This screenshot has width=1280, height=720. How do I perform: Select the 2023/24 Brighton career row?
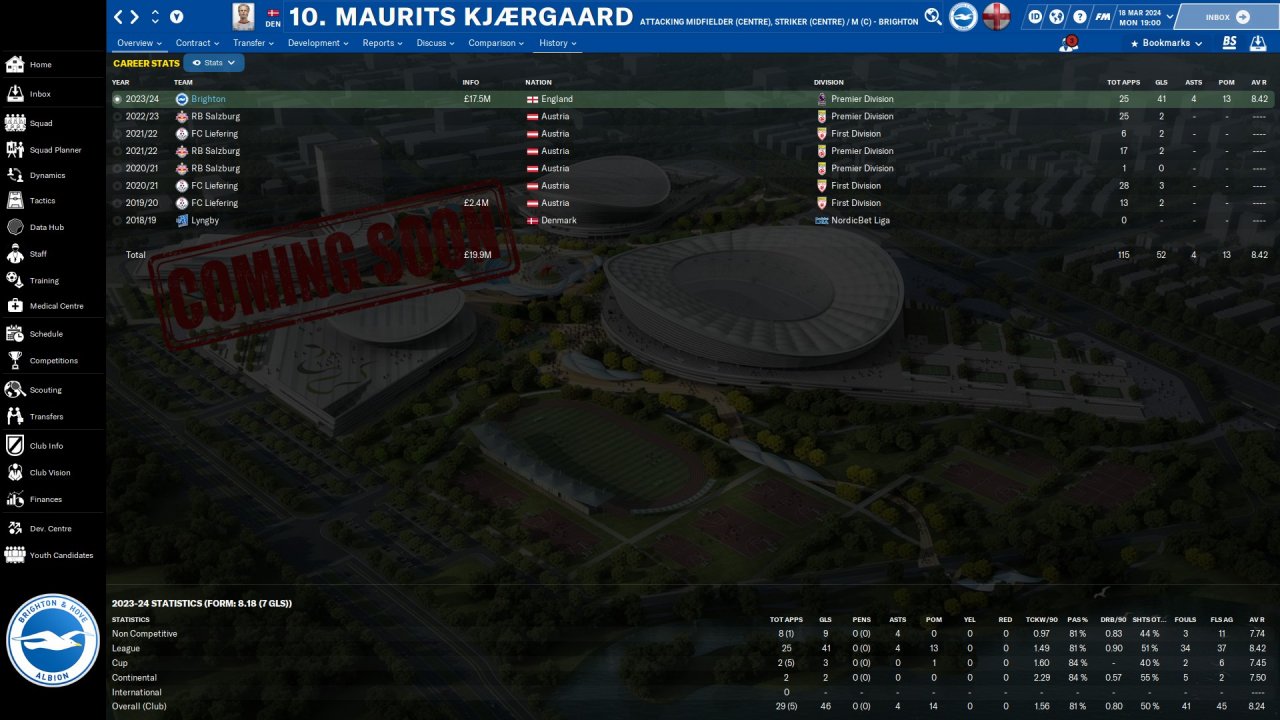(208, 99)
